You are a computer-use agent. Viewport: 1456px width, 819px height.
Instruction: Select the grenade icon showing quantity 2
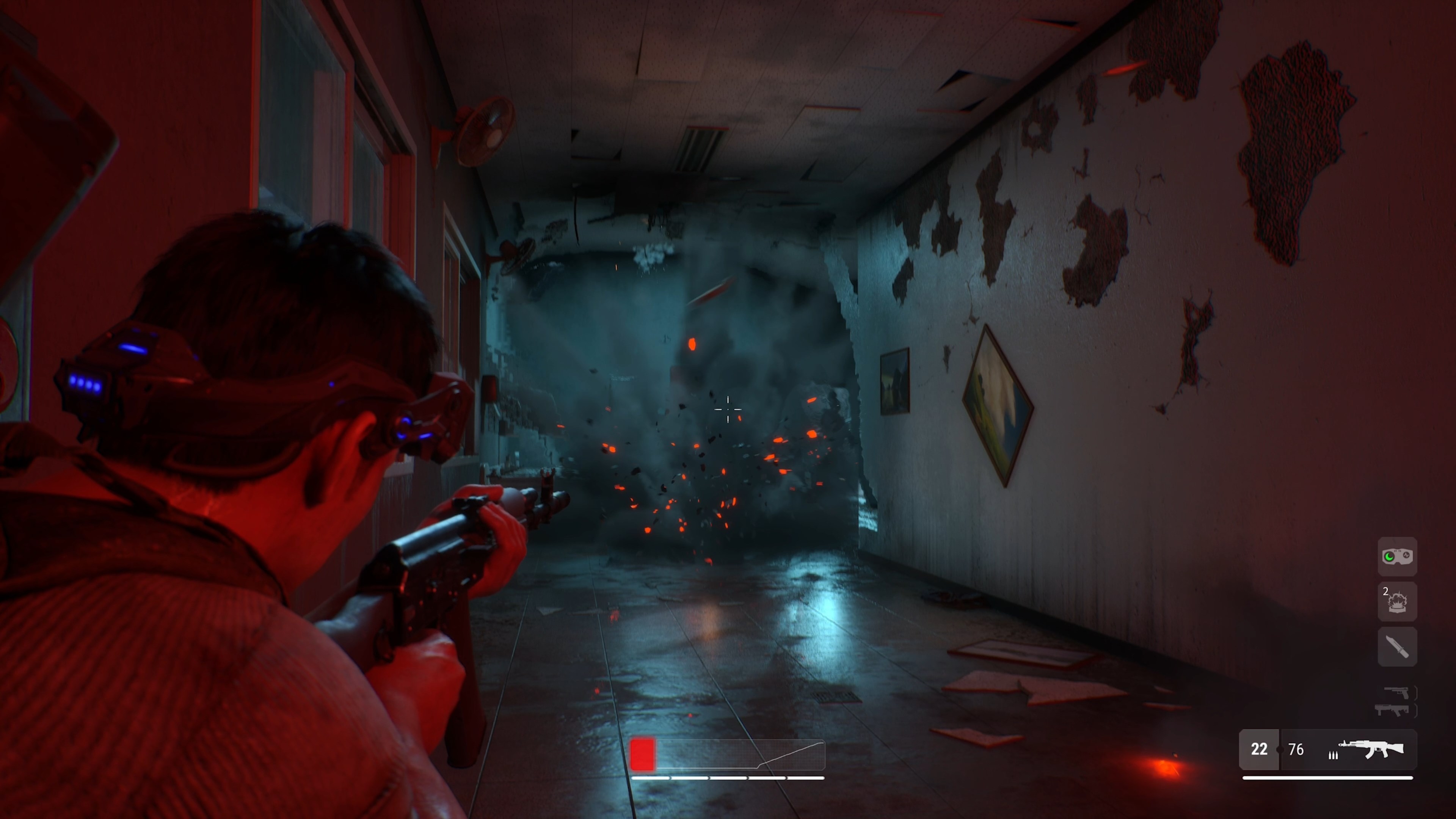tap(1398, 601)
